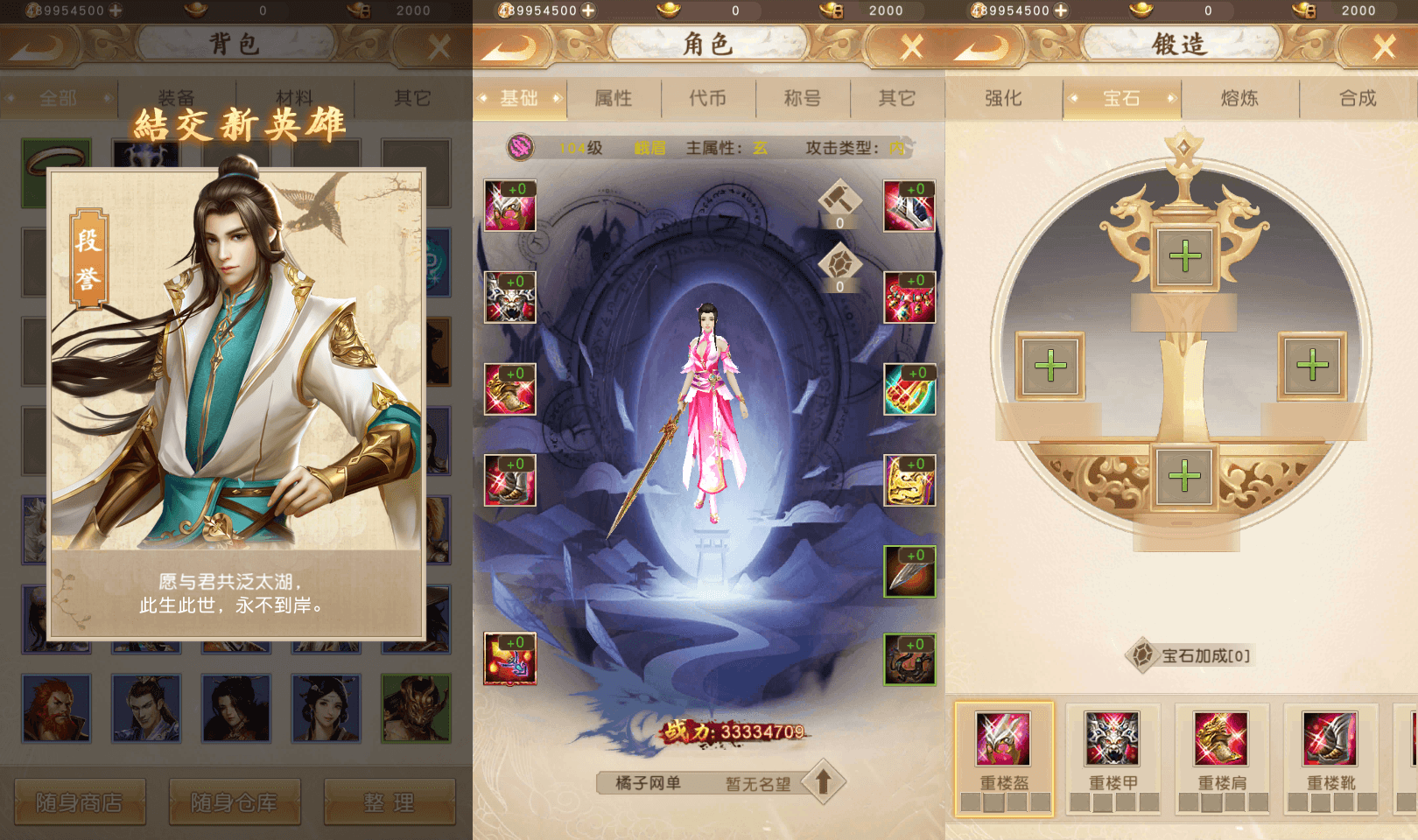The image size is (1418, 840).
Task: Expand the upward arrow near 暂无名望
Action: (x=825, y=783)
